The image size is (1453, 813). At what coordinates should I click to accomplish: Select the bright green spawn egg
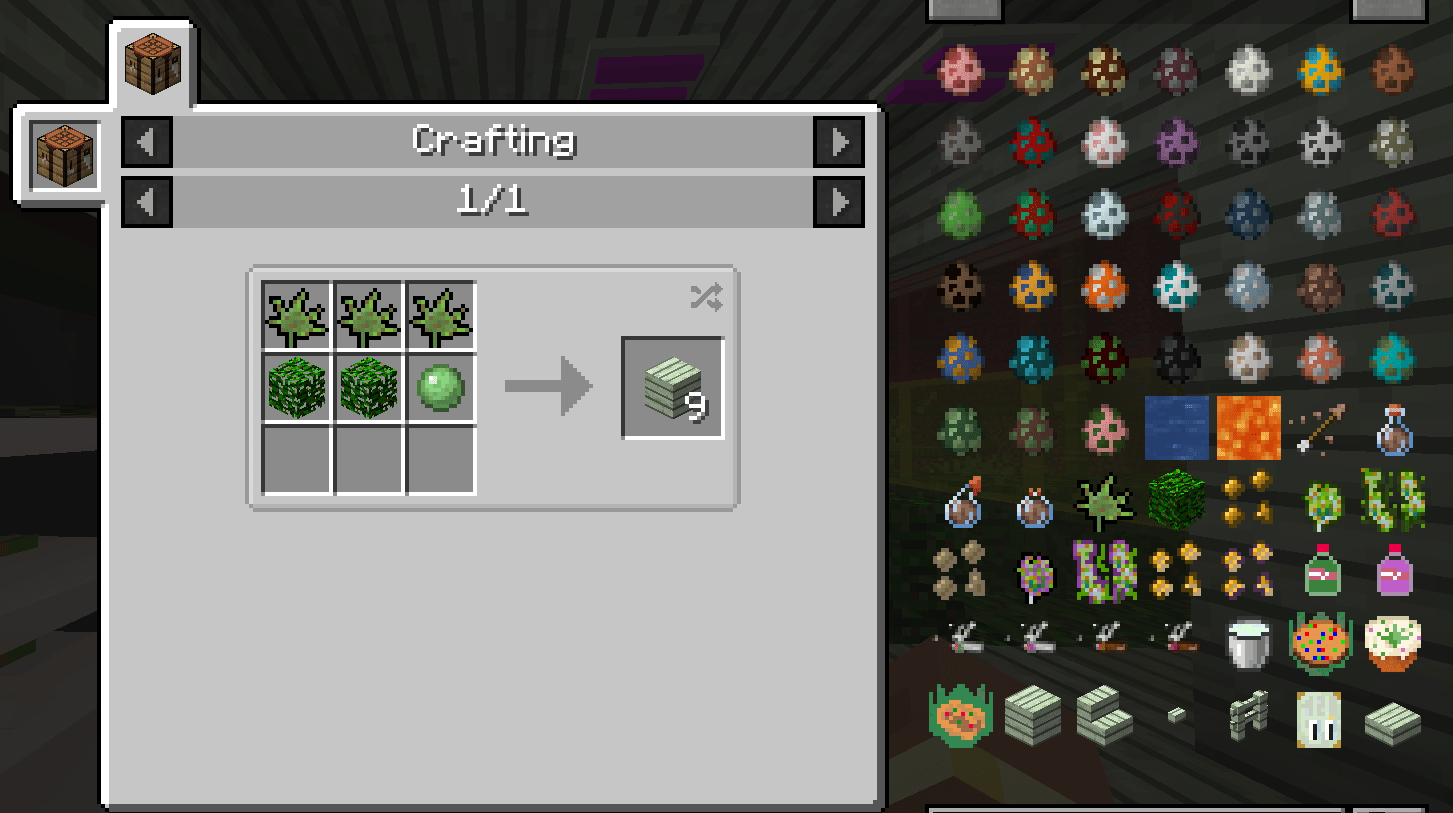point(960,214)
